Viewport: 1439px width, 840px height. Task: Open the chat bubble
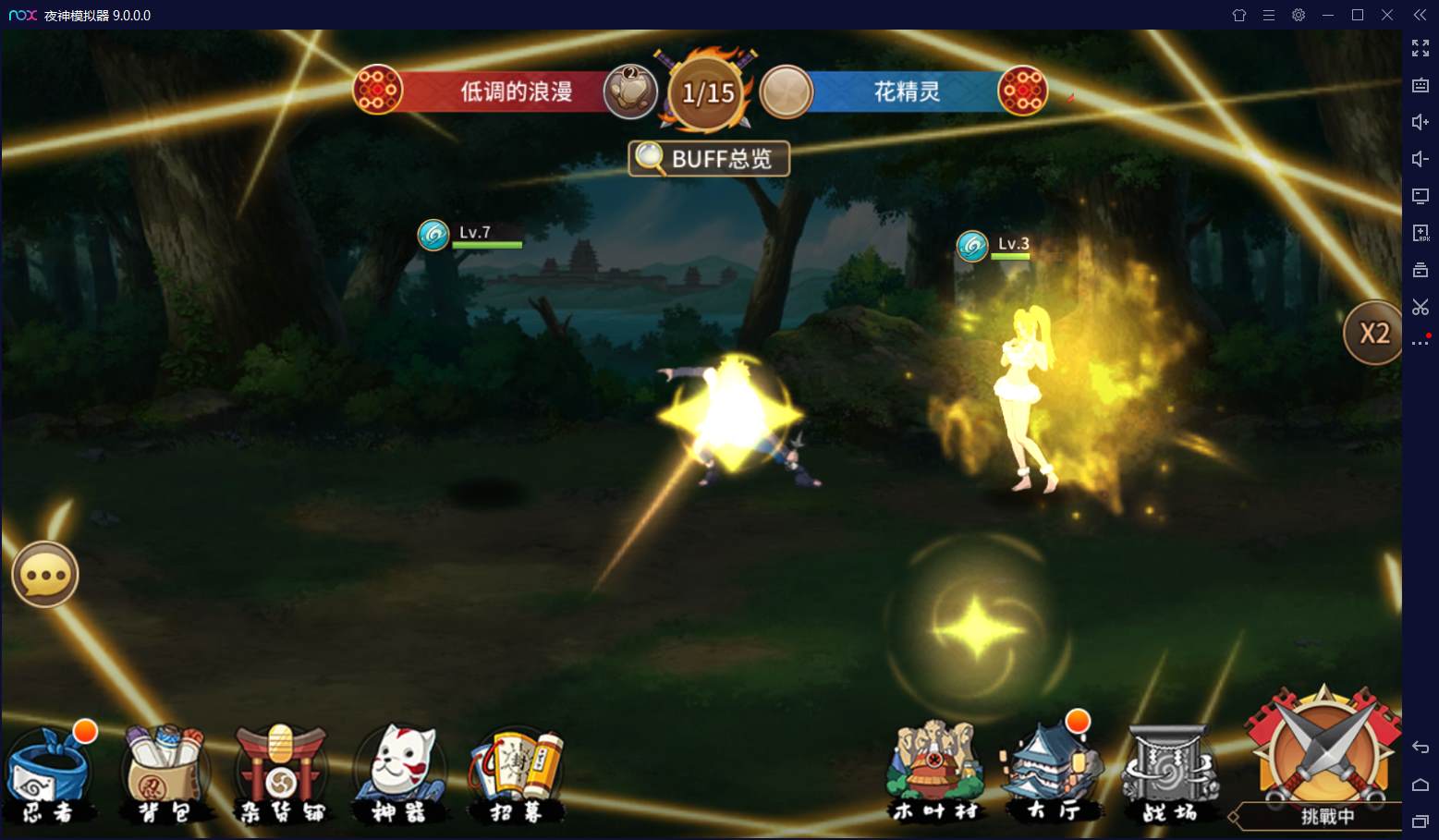(x=44, y=575)
